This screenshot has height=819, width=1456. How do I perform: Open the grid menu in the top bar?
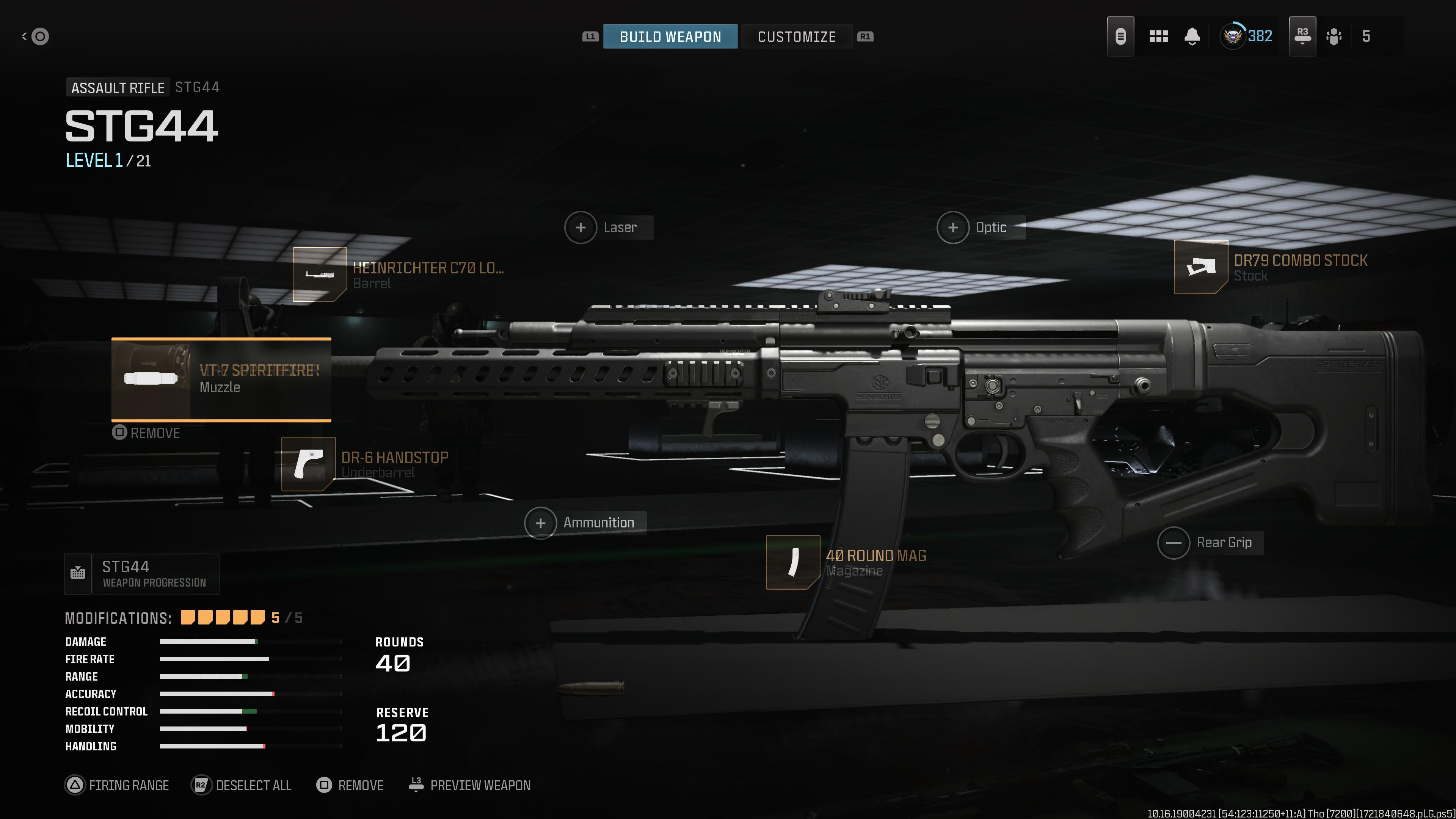[1159, 36]
